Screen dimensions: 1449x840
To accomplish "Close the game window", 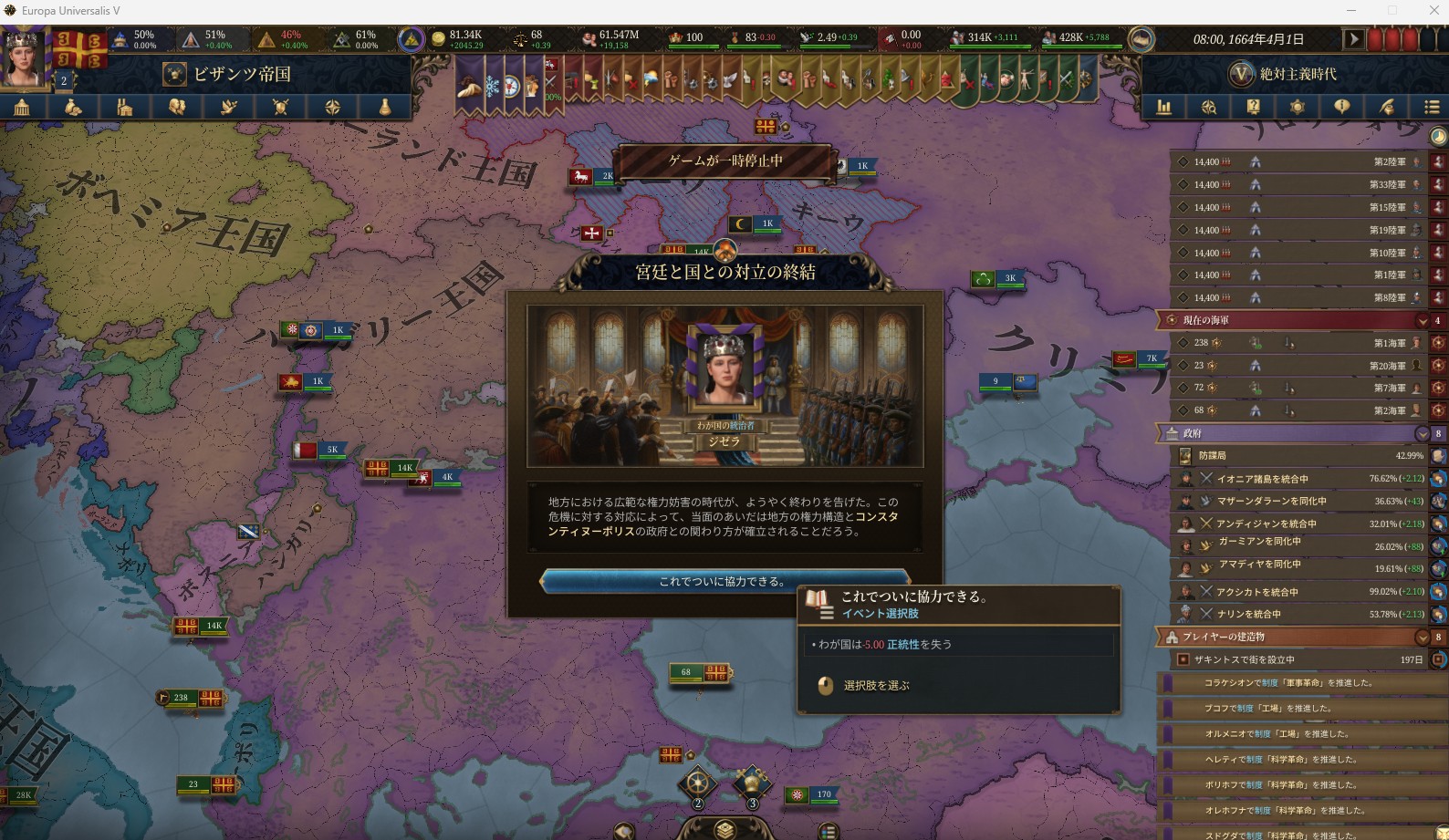I will (x=1433, y=11).
